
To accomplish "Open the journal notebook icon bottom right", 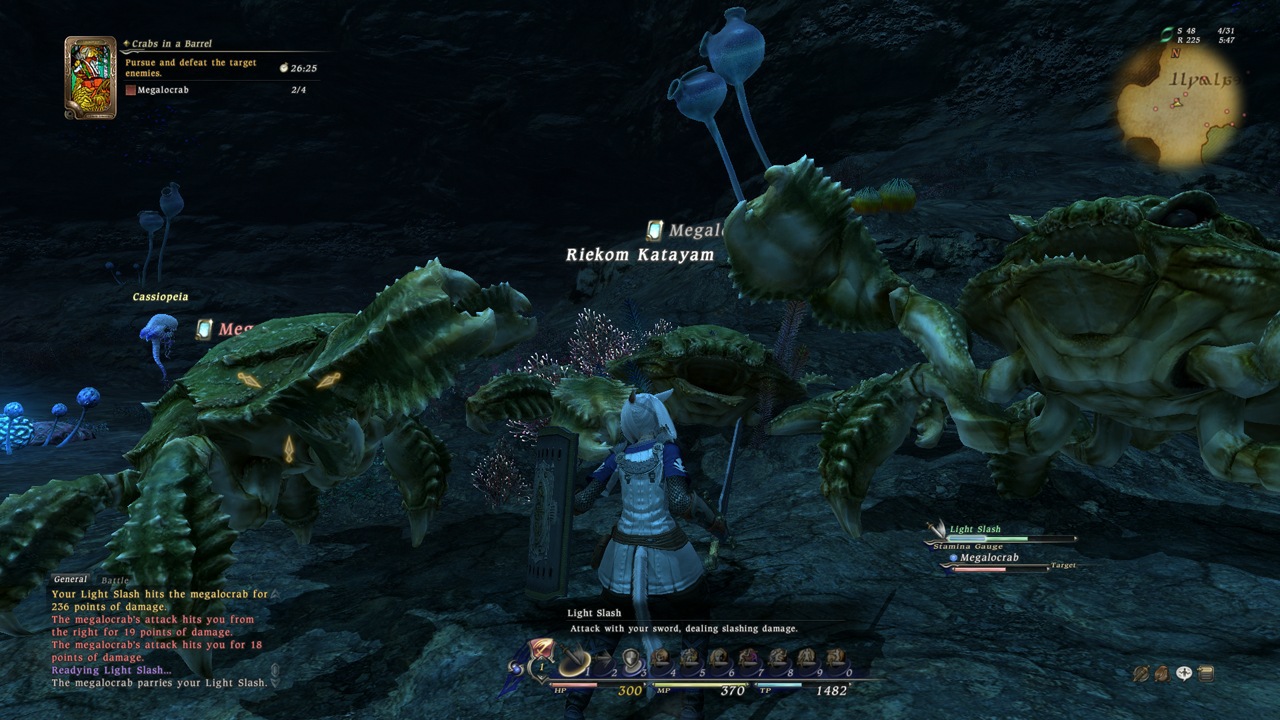I will (x=1206, y=675).
